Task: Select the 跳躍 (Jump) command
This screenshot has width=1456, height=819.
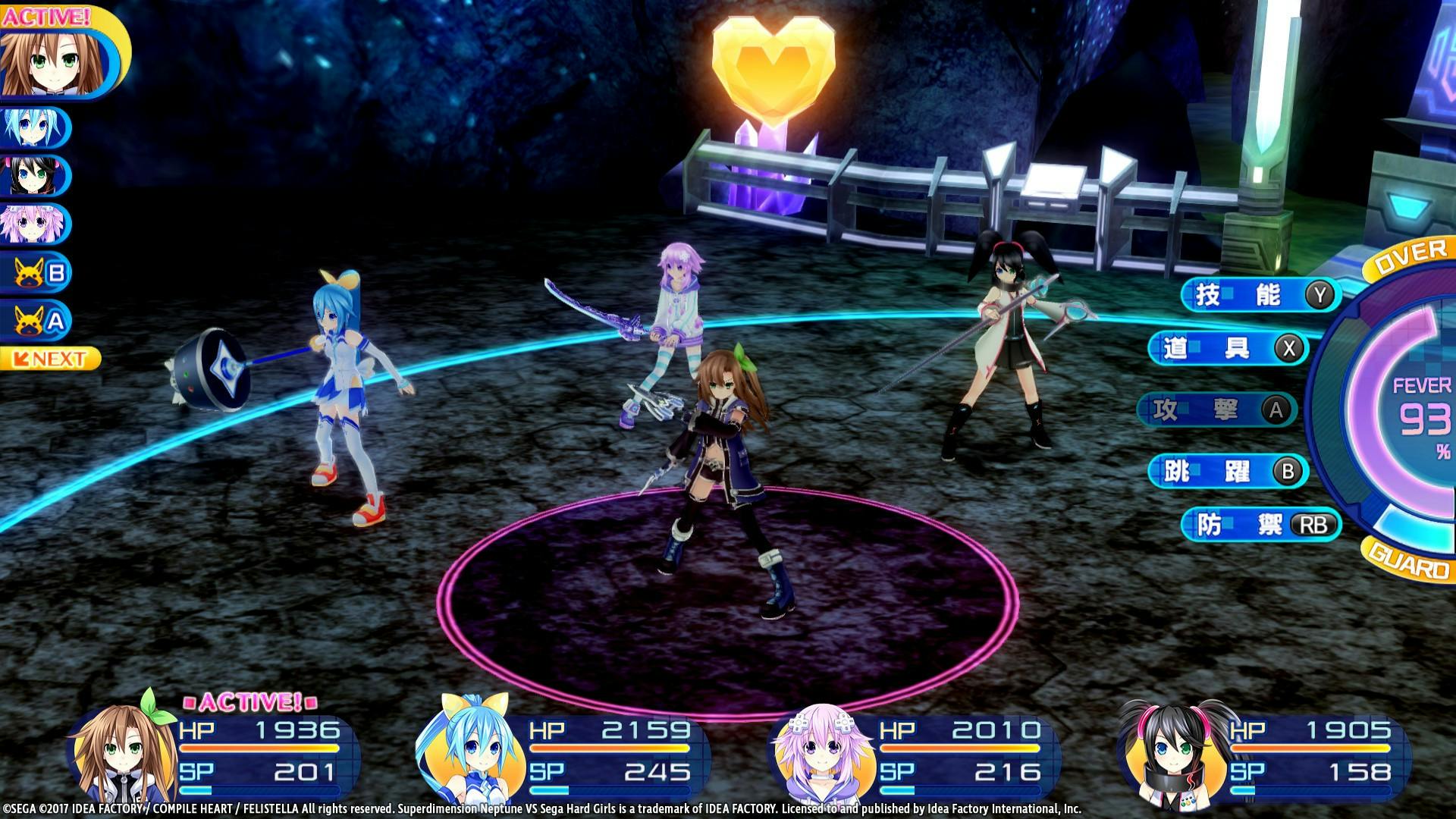Action: (x=1228, y=471)
